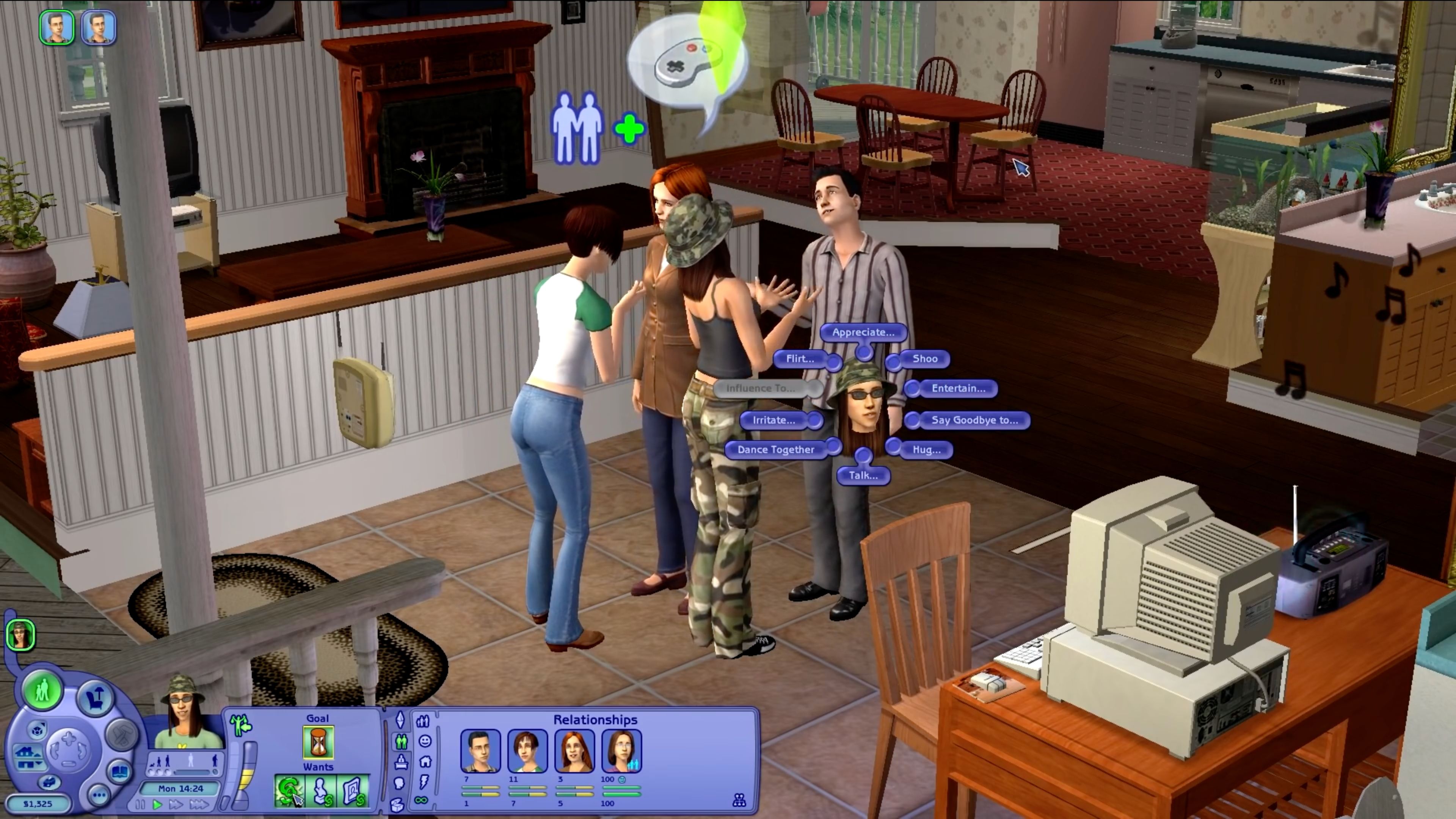This screenshot has width=1456, height=819.
Task: Click the Mood smiley face icon
Action: pos(425,741)
